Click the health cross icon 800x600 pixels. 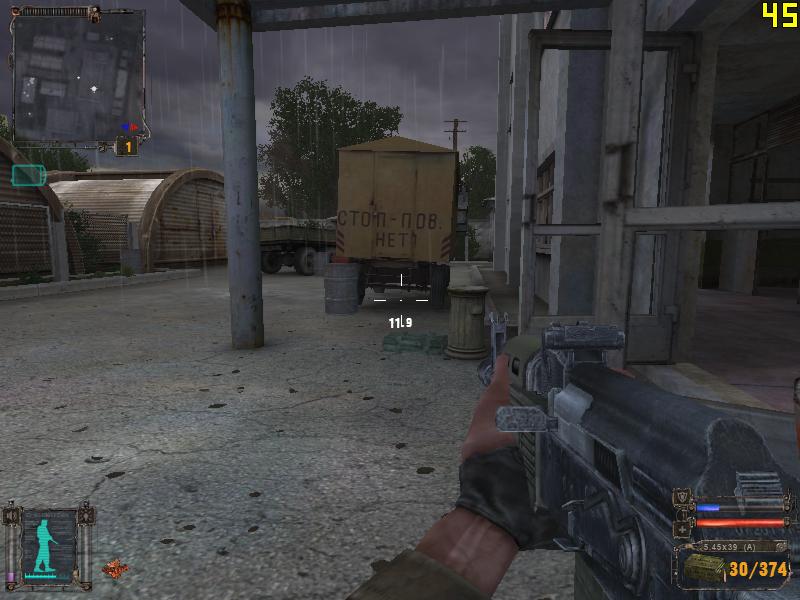coord(684,526)
